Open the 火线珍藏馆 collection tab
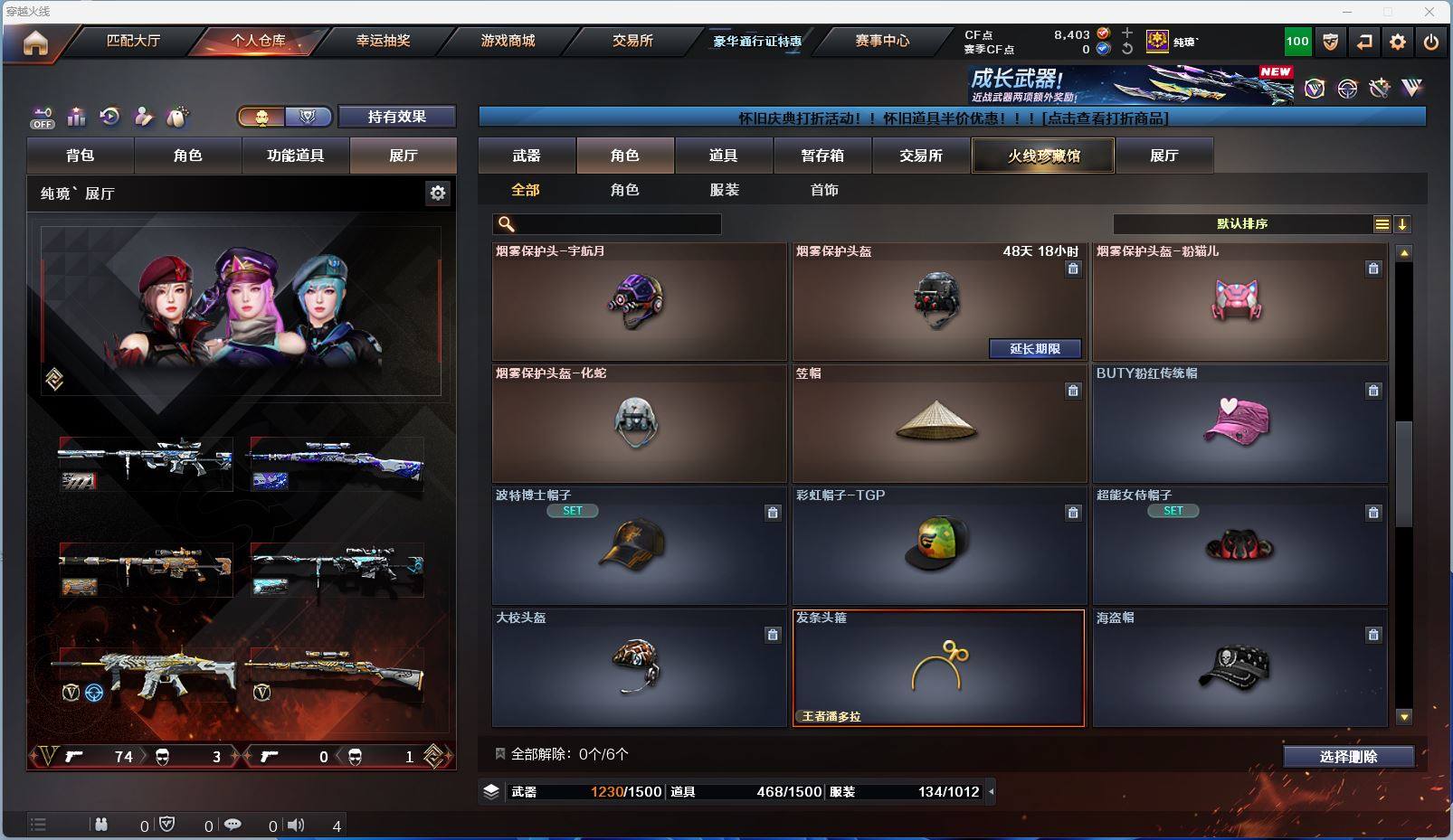The image size is (1453, 840). pos(1043,156)
